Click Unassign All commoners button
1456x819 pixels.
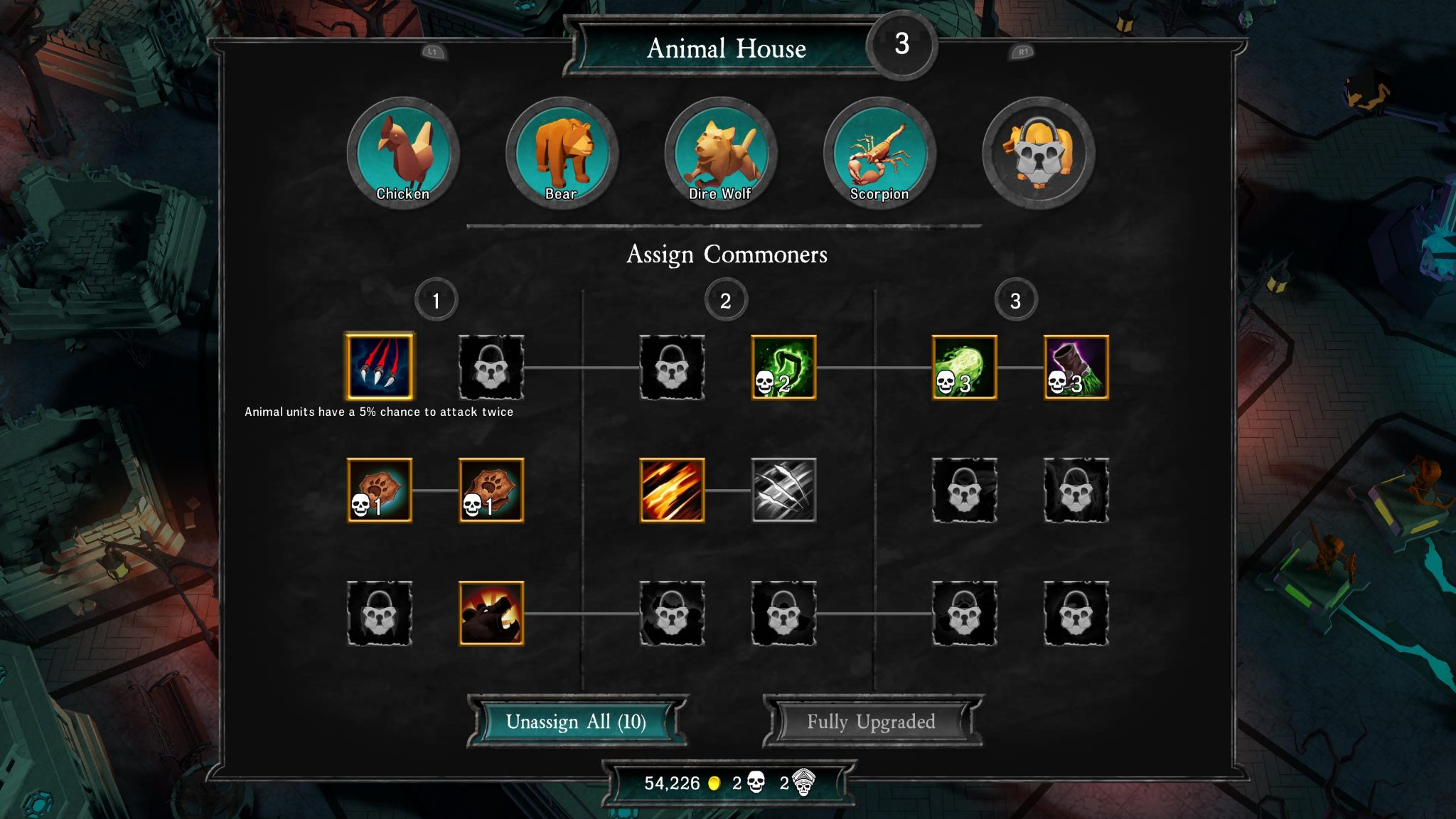576,722
